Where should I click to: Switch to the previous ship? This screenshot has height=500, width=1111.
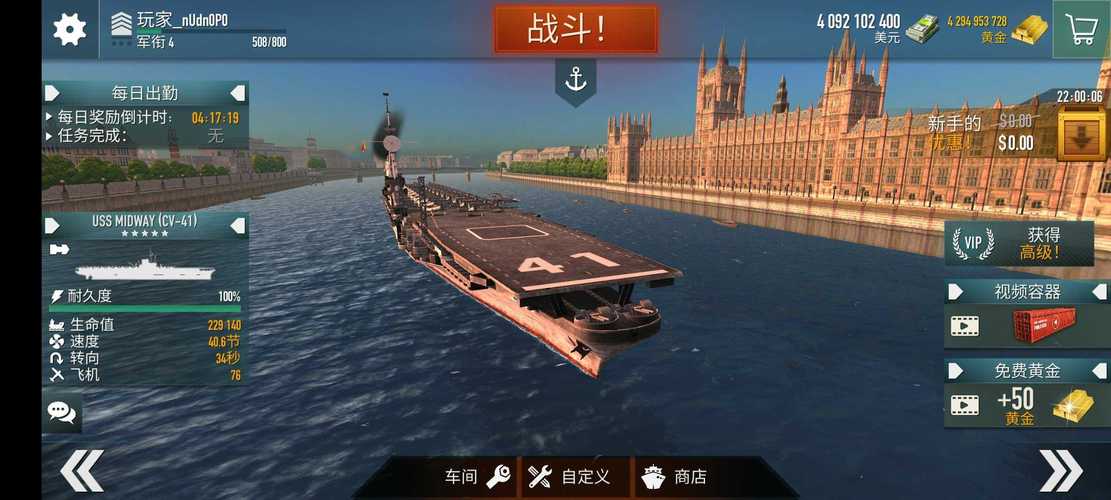pyautogui.click(x=82, y=470)
